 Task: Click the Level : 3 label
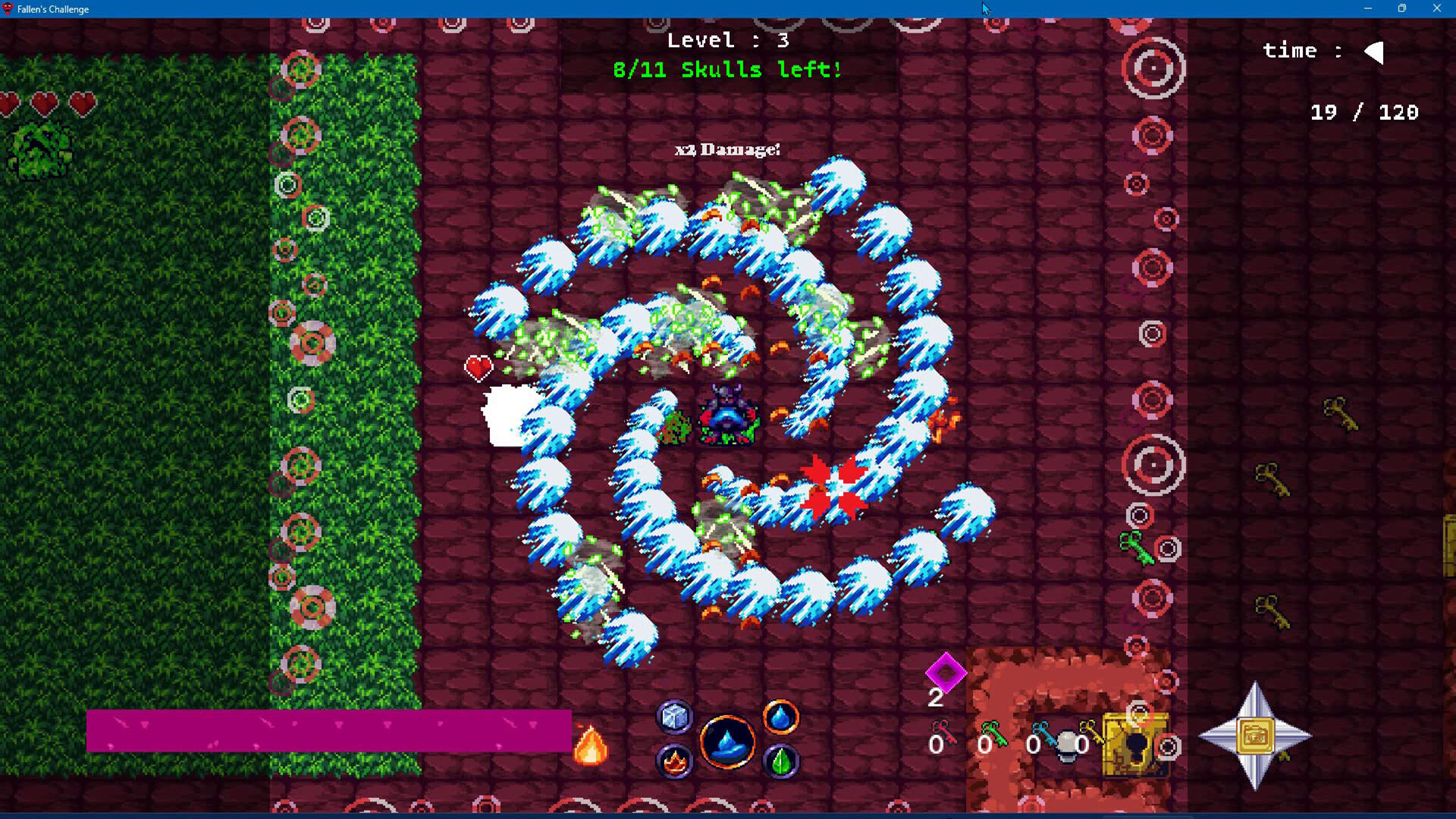pos(726,40)
